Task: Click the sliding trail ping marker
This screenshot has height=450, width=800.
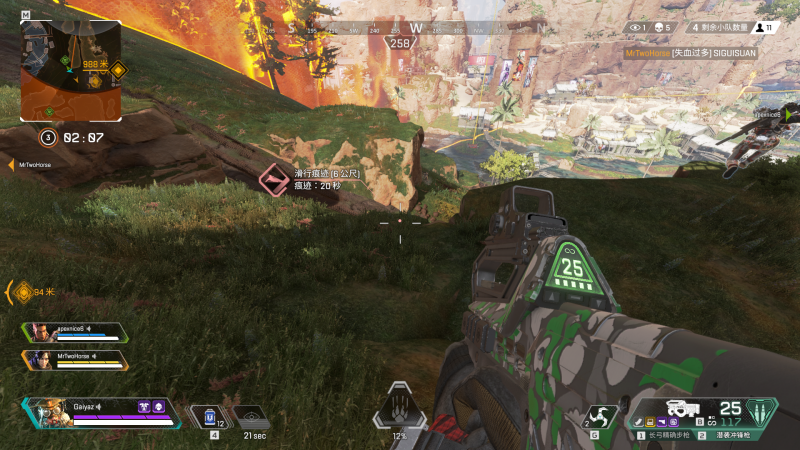Action: tap(273, 180)
